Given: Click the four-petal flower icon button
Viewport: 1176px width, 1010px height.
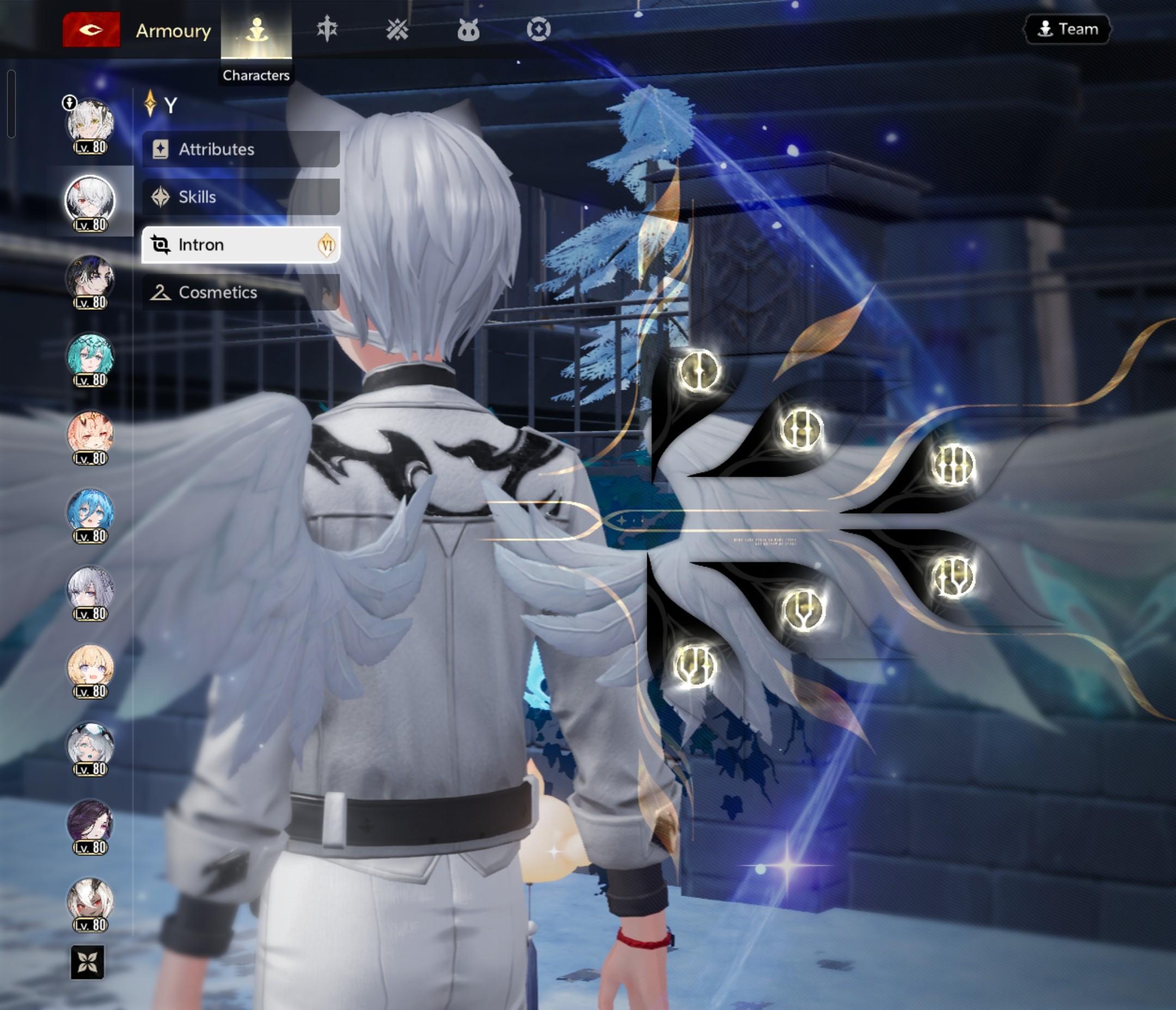Looking at the screenshot, I should click(x=88, y=962).
